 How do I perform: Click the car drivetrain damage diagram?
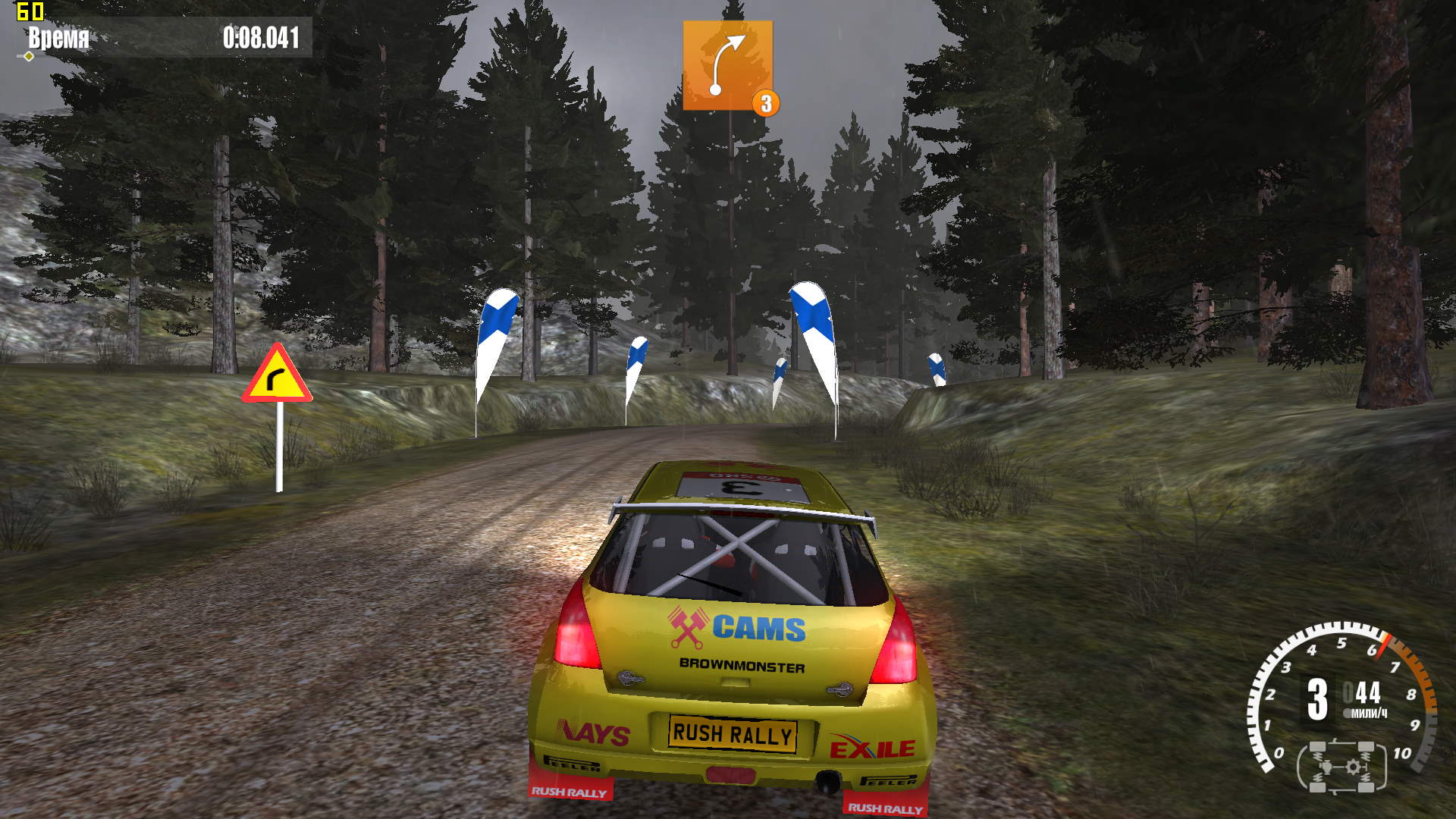pos(1341,767)
